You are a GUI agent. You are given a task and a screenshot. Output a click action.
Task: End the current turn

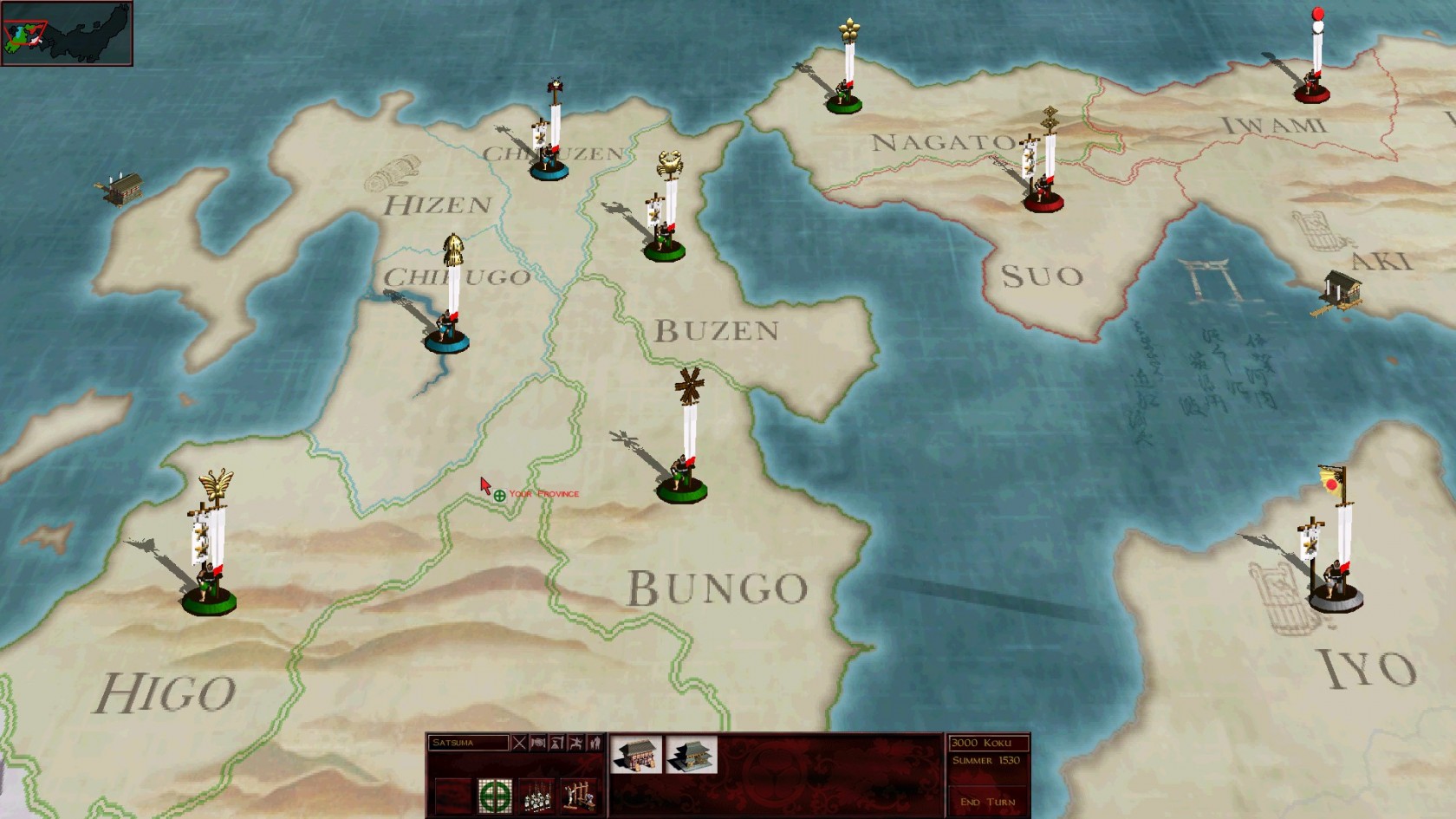(x=987, y=802)
